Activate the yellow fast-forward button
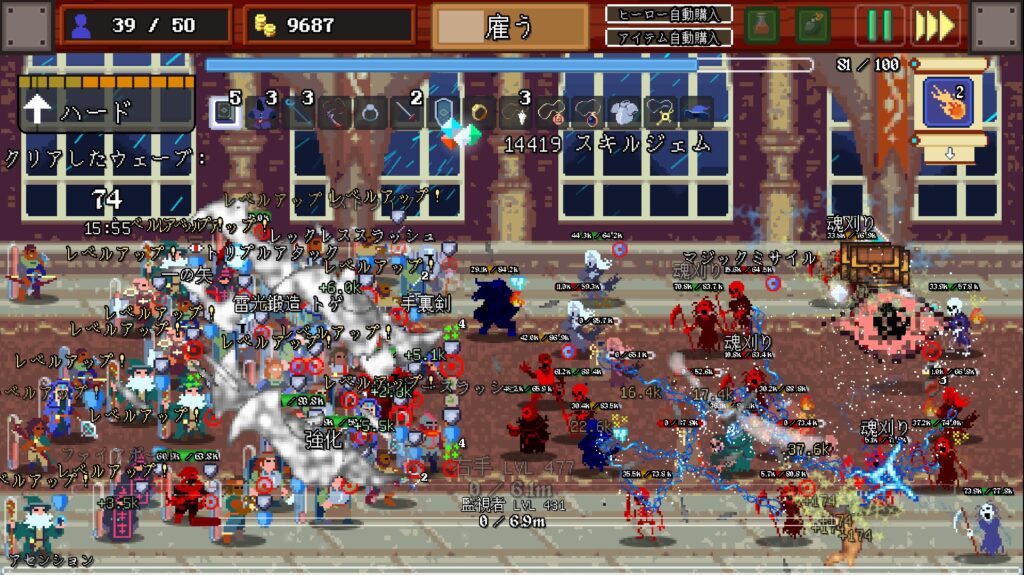The width and height of the screenshot is (1024, 575). coord(935,25)
